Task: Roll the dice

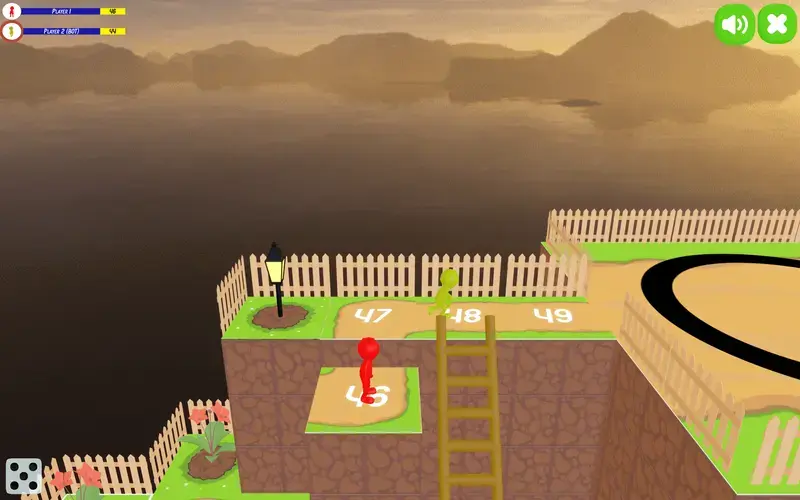Action: 23,477
